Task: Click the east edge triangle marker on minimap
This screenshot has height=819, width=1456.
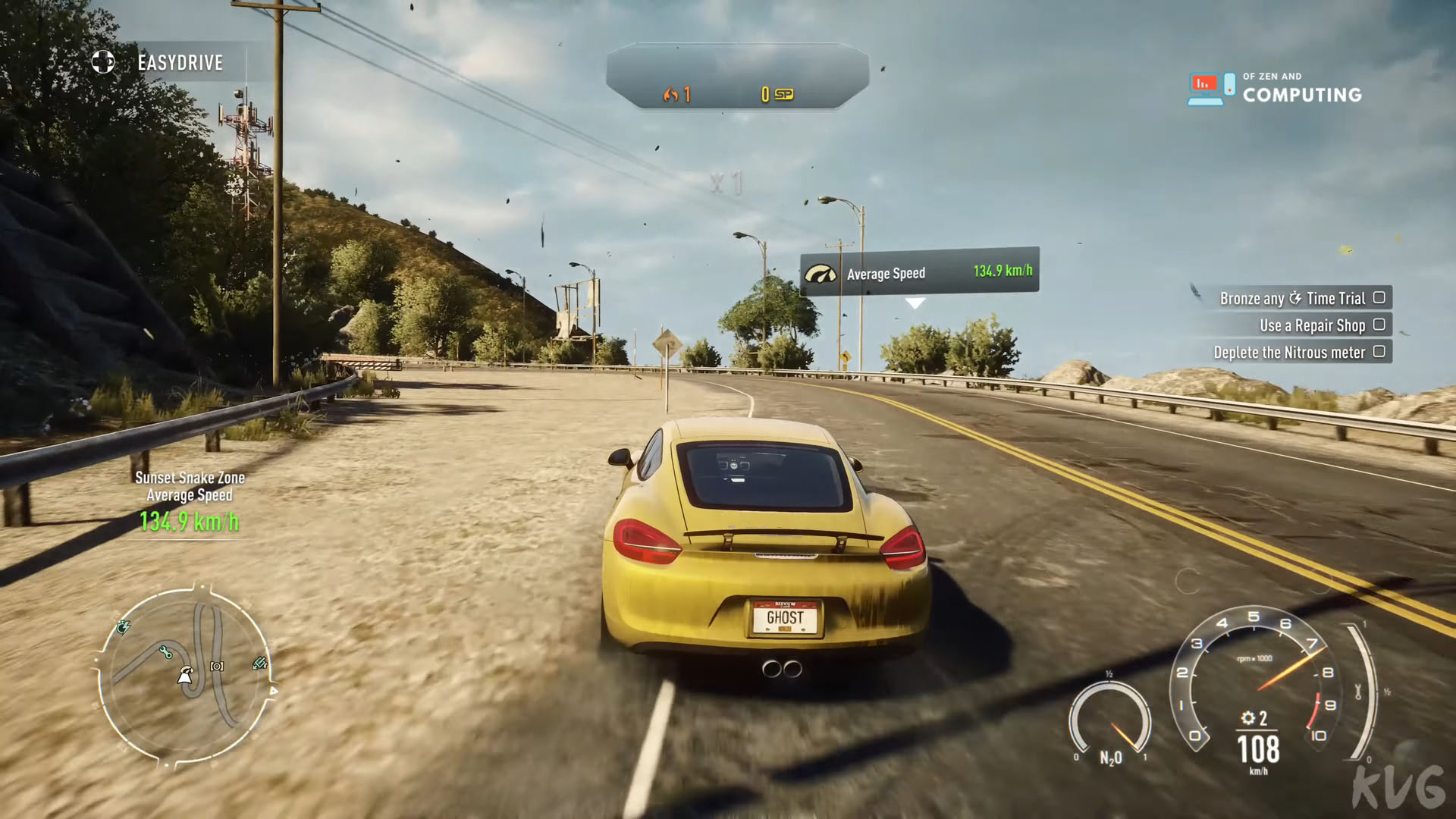Action: pos(274,692)
